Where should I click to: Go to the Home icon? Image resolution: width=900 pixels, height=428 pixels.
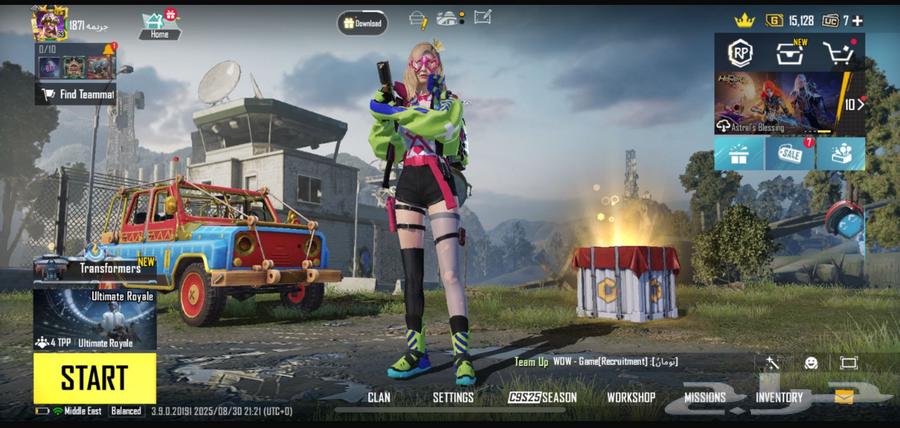pos(159,25)
